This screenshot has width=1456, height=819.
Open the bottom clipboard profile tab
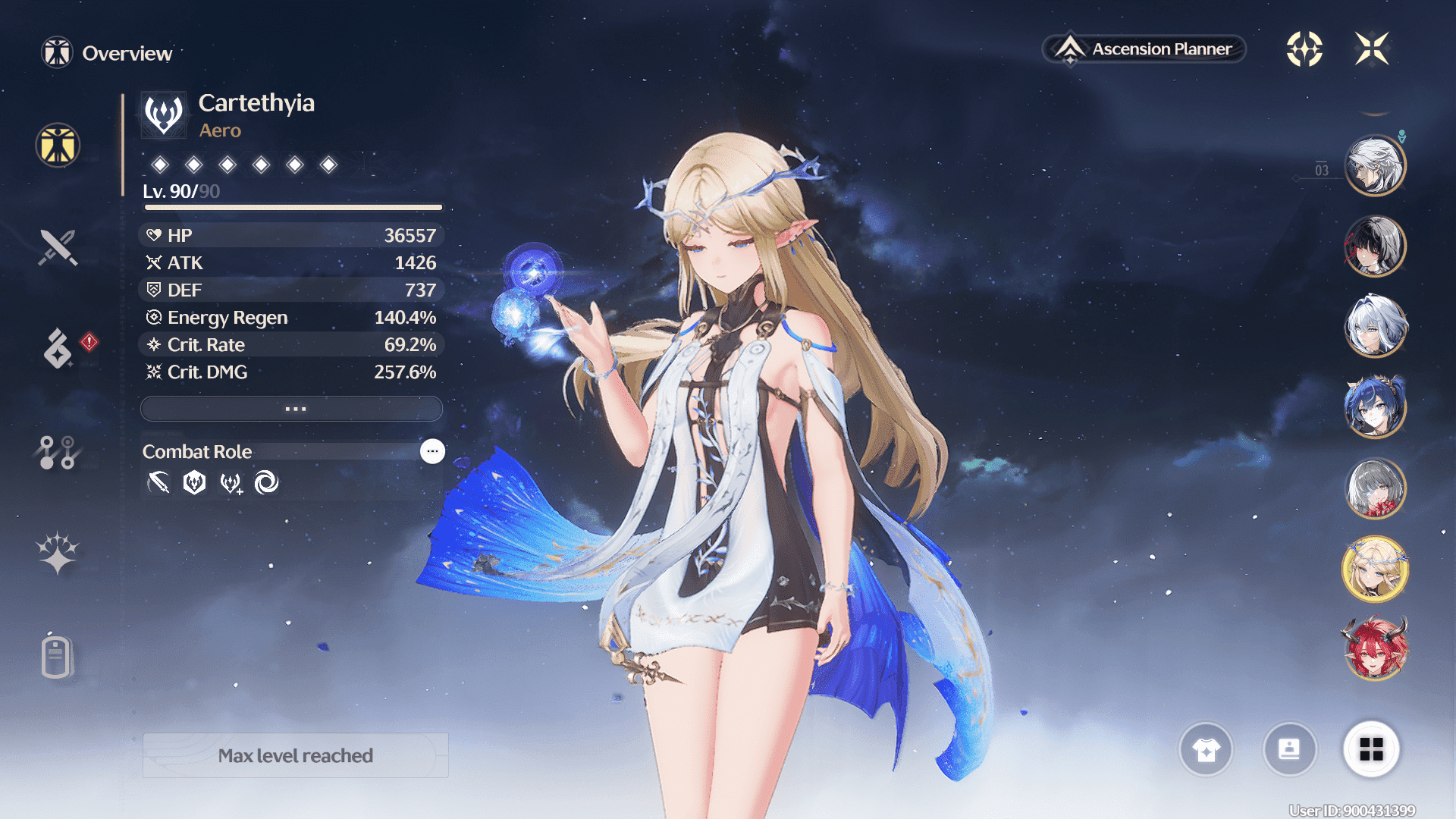pos(57,657)
